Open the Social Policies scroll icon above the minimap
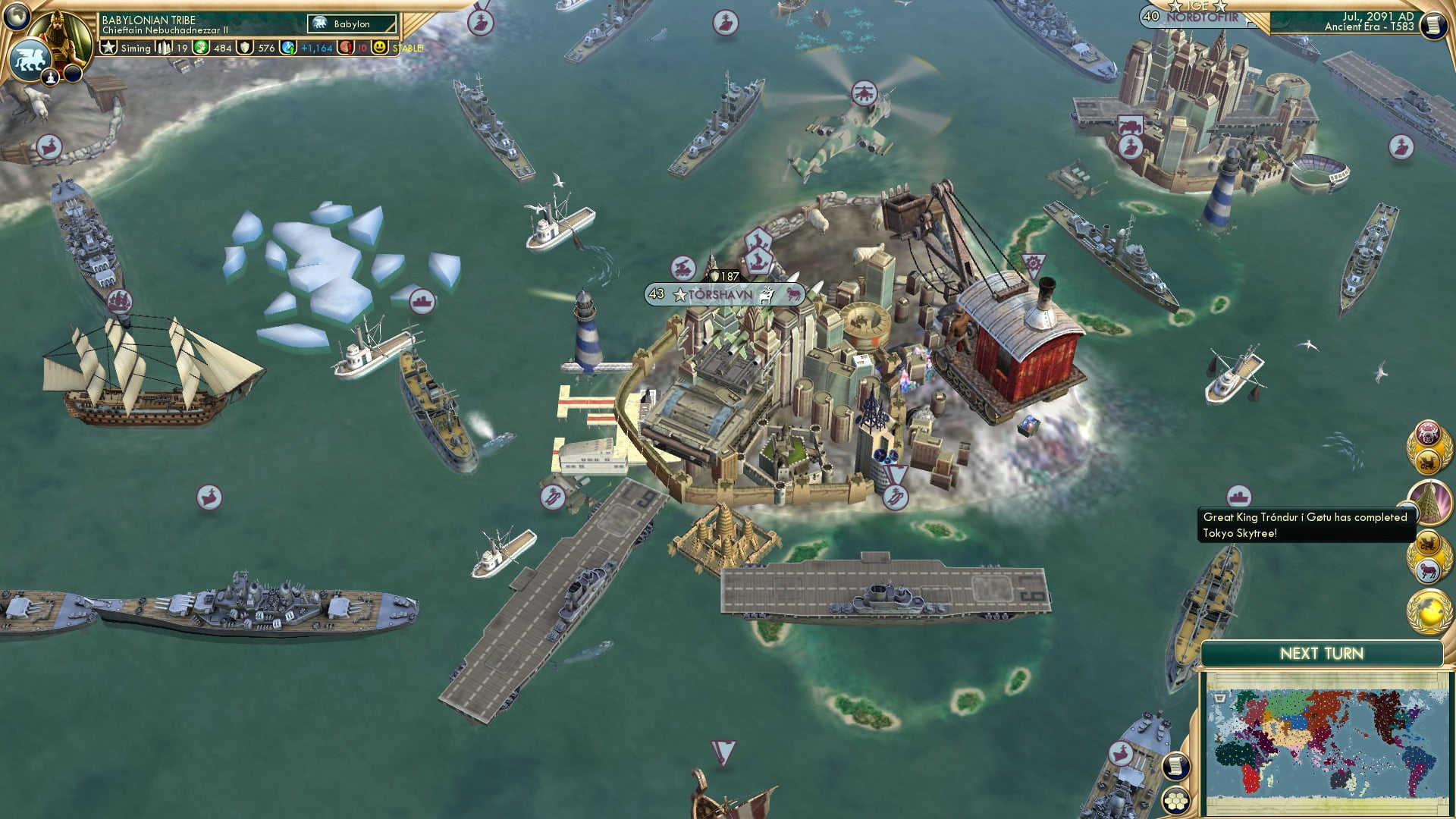Image resolution: width=1456 pixels, height=819 pixels. [x=1176, y=767]
